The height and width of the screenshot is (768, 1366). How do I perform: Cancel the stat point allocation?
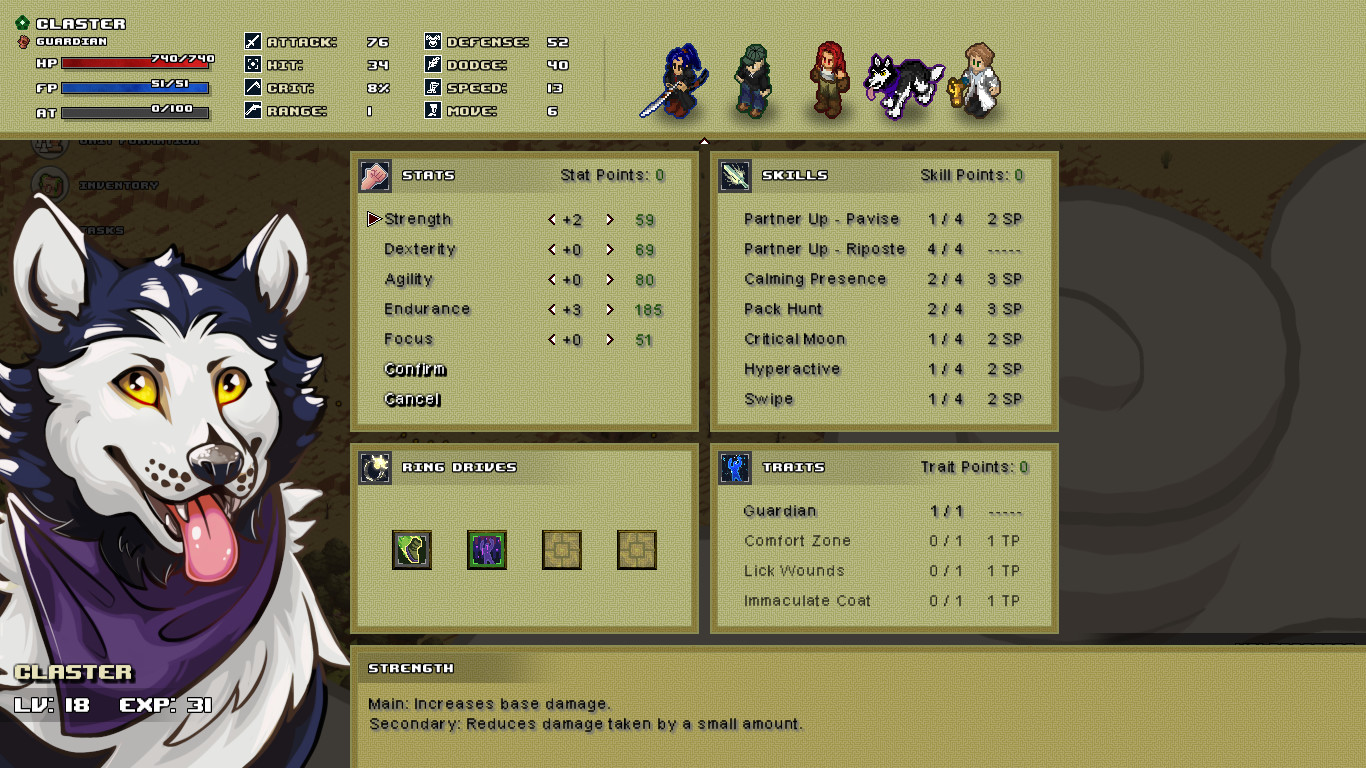tap(412, 399)
